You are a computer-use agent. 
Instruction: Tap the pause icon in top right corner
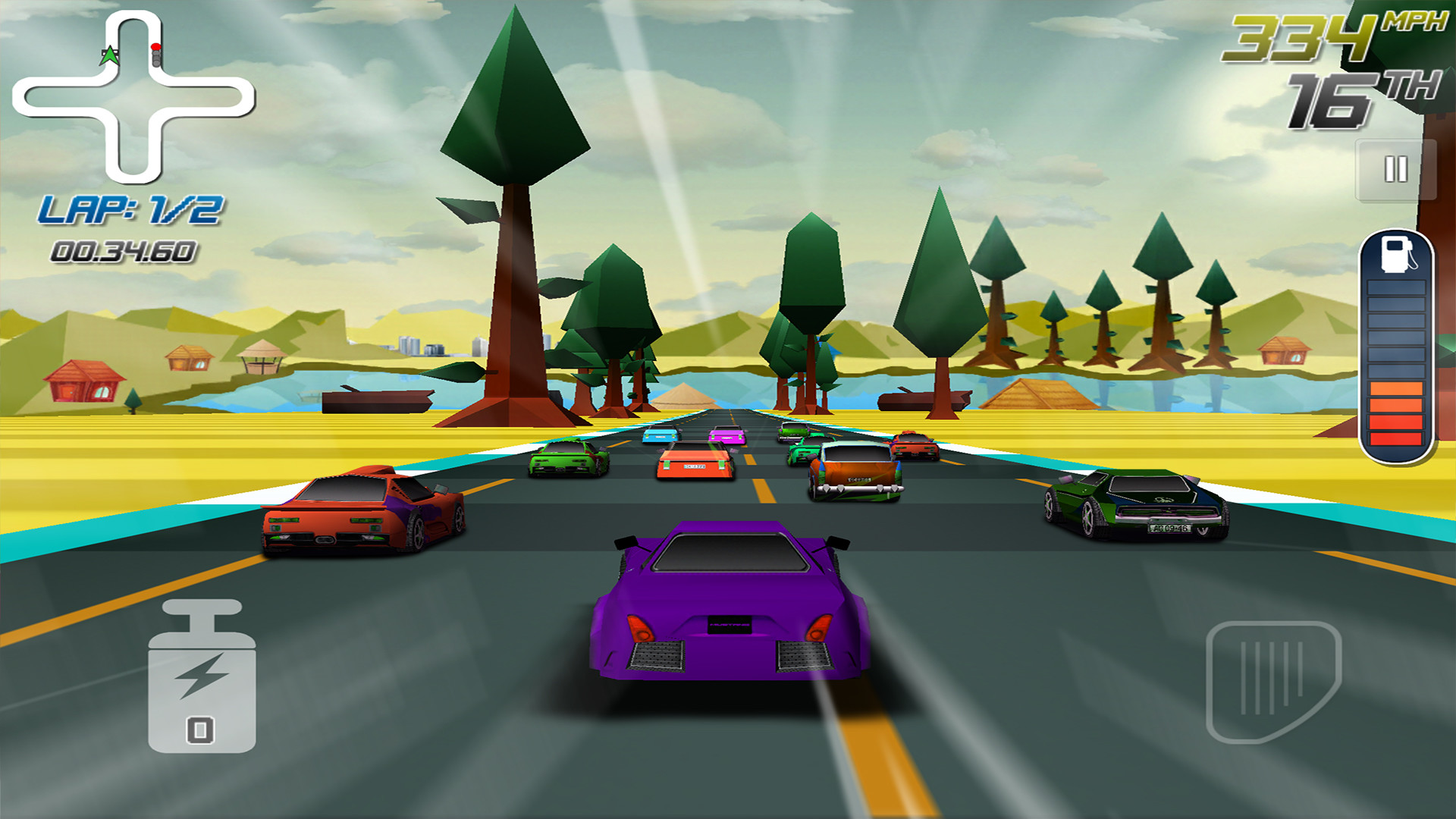click(1394, 170)
